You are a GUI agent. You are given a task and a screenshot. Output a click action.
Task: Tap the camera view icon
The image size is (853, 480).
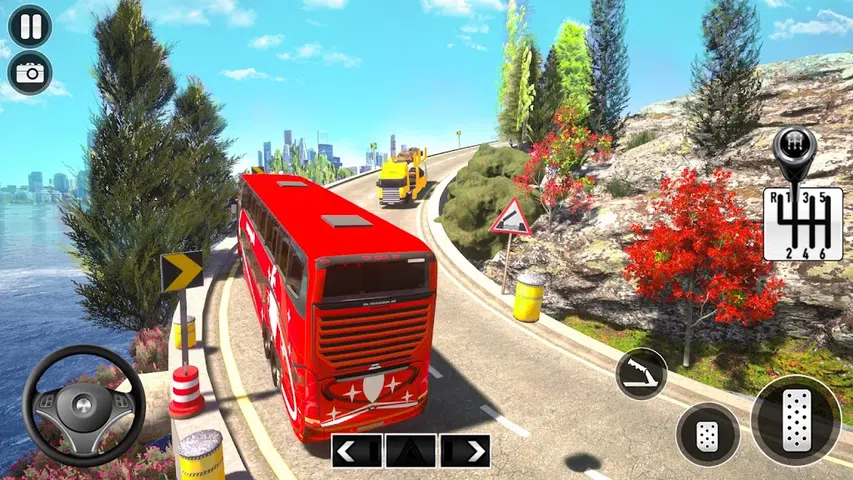click(x=30, y=72)
